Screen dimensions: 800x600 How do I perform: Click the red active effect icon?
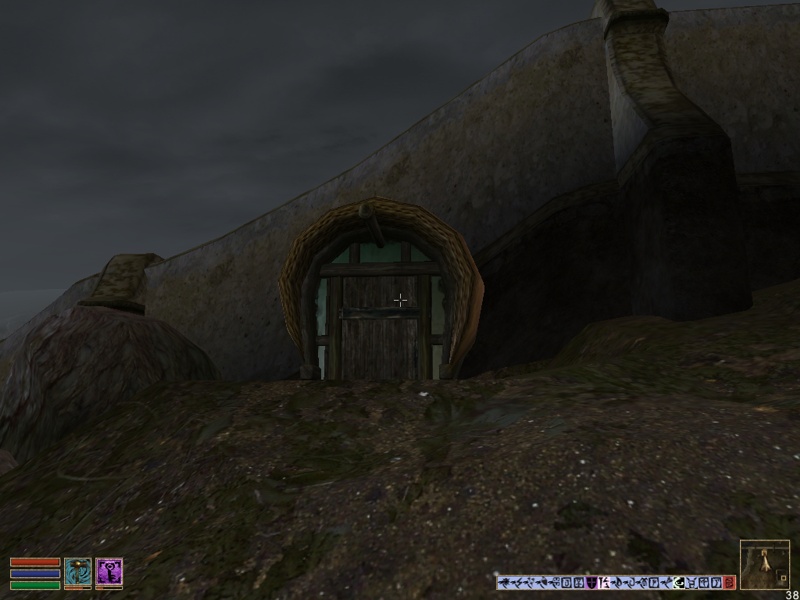point(729,582)
